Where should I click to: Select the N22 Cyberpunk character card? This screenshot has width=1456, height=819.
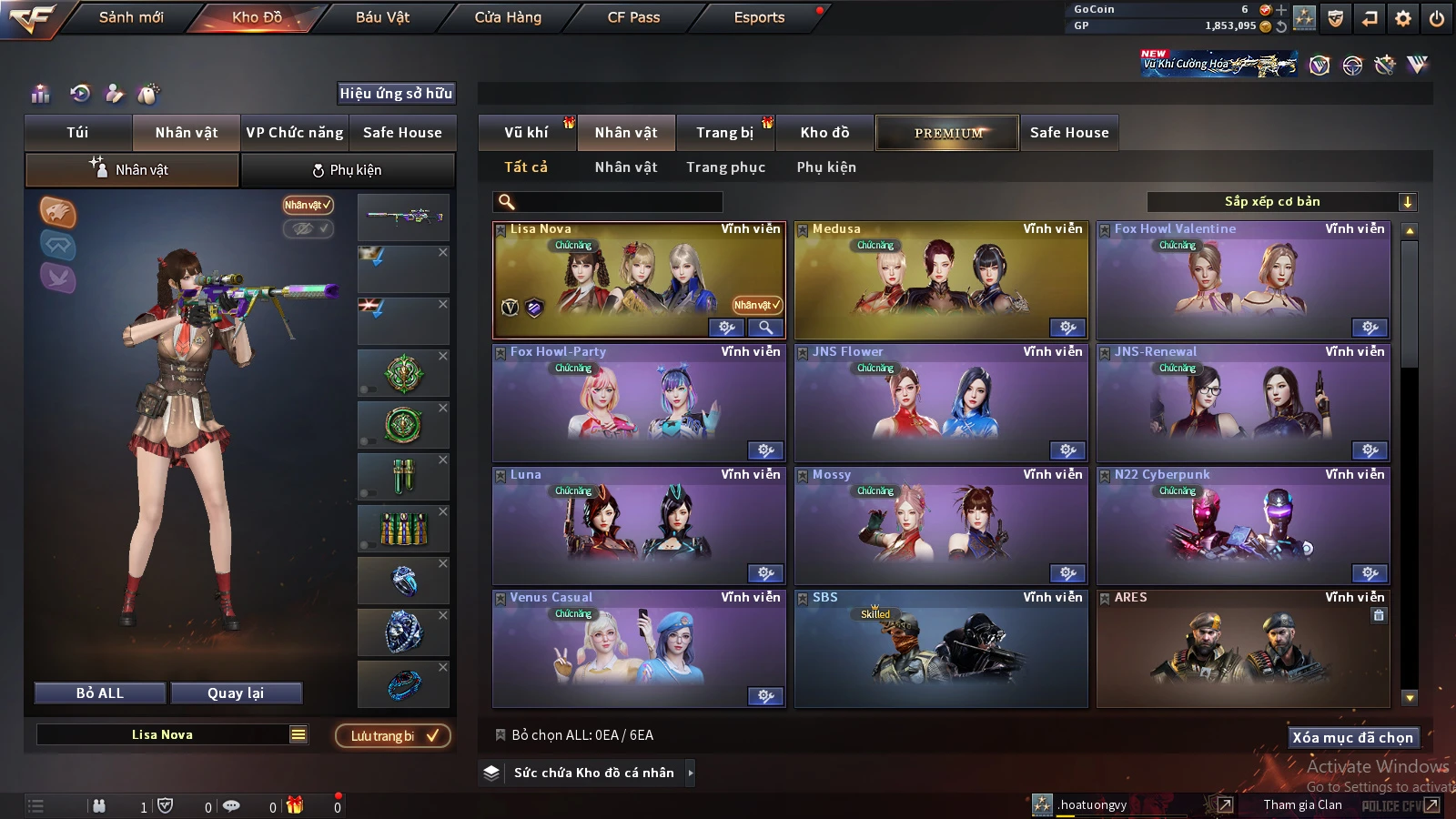(x=1243, y=526)
